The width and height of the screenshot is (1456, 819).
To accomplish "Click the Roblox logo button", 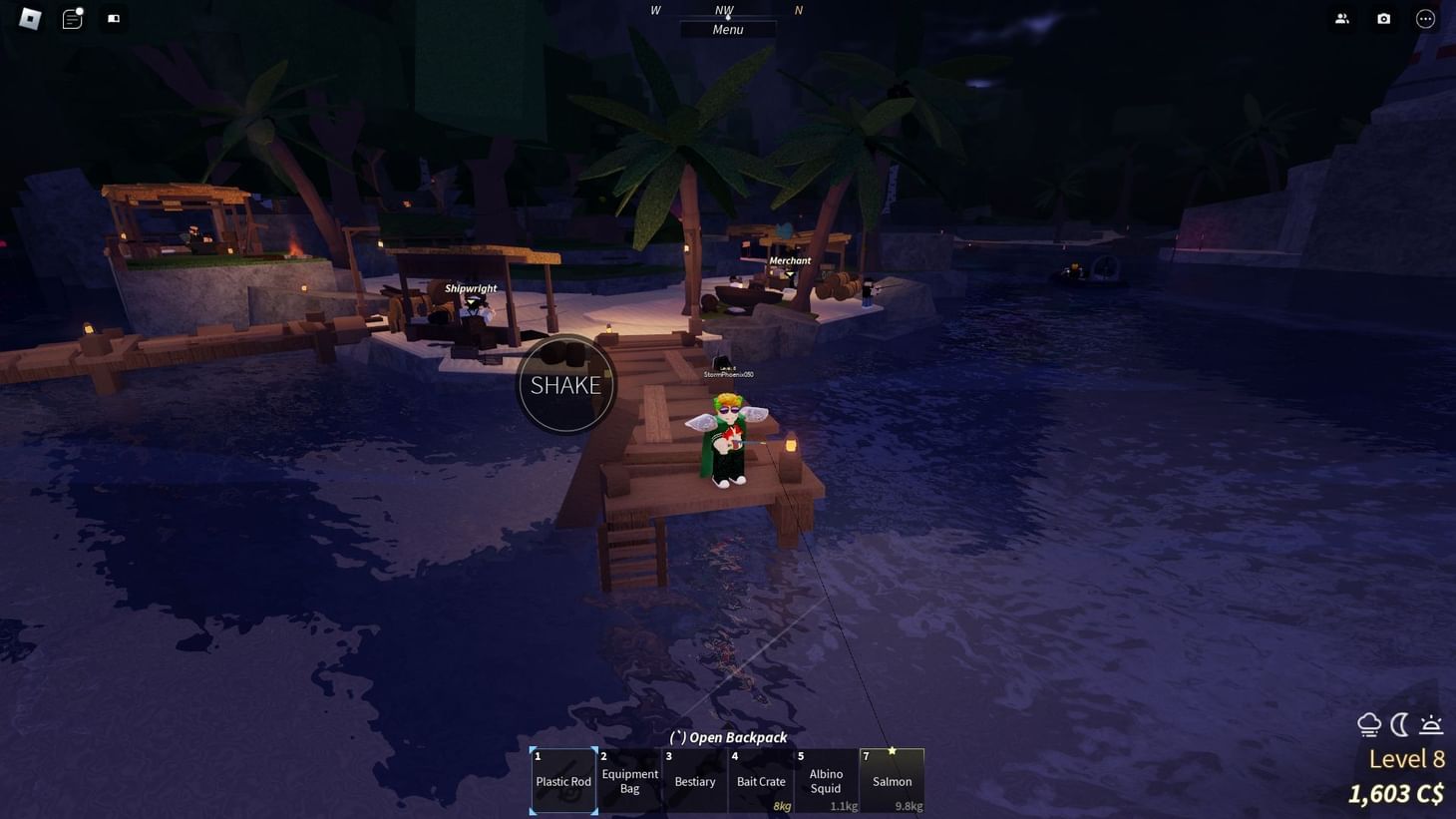I will coord(27,18).
